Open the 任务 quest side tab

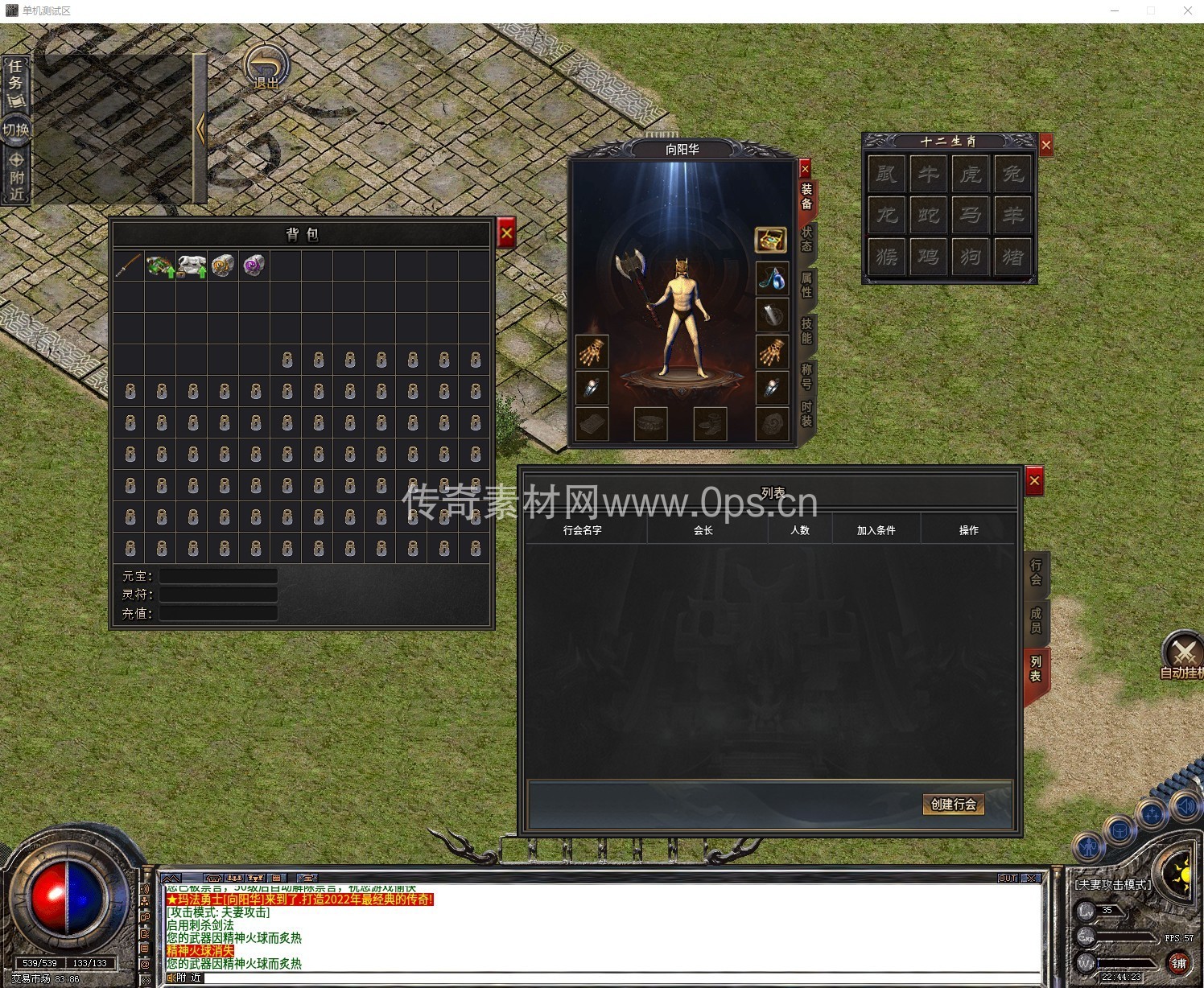pyautogui.click(x=15, y=75)
